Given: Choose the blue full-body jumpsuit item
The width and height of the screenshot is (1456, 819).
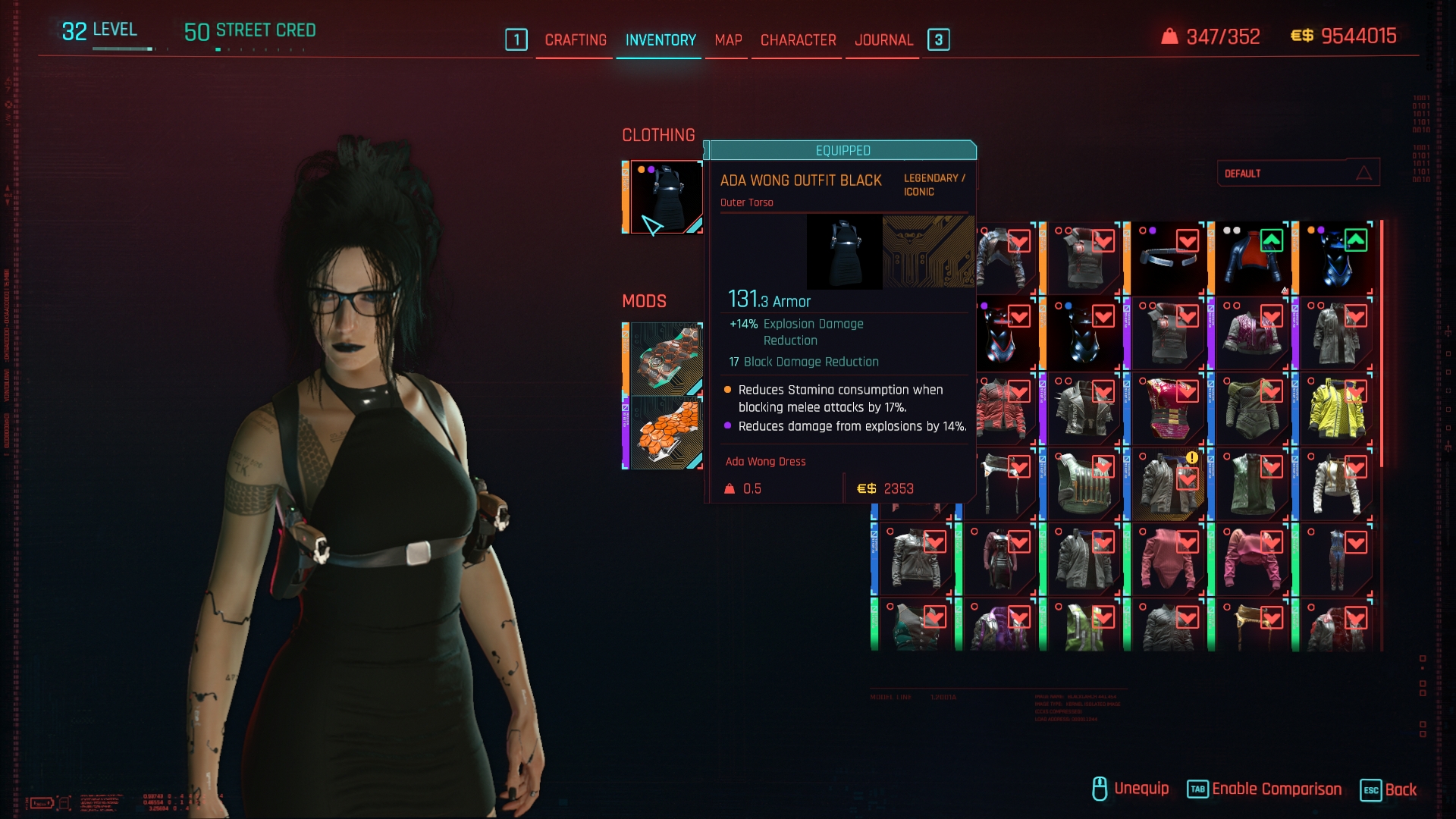Looking at the screenshot, I should point(1335,561).
